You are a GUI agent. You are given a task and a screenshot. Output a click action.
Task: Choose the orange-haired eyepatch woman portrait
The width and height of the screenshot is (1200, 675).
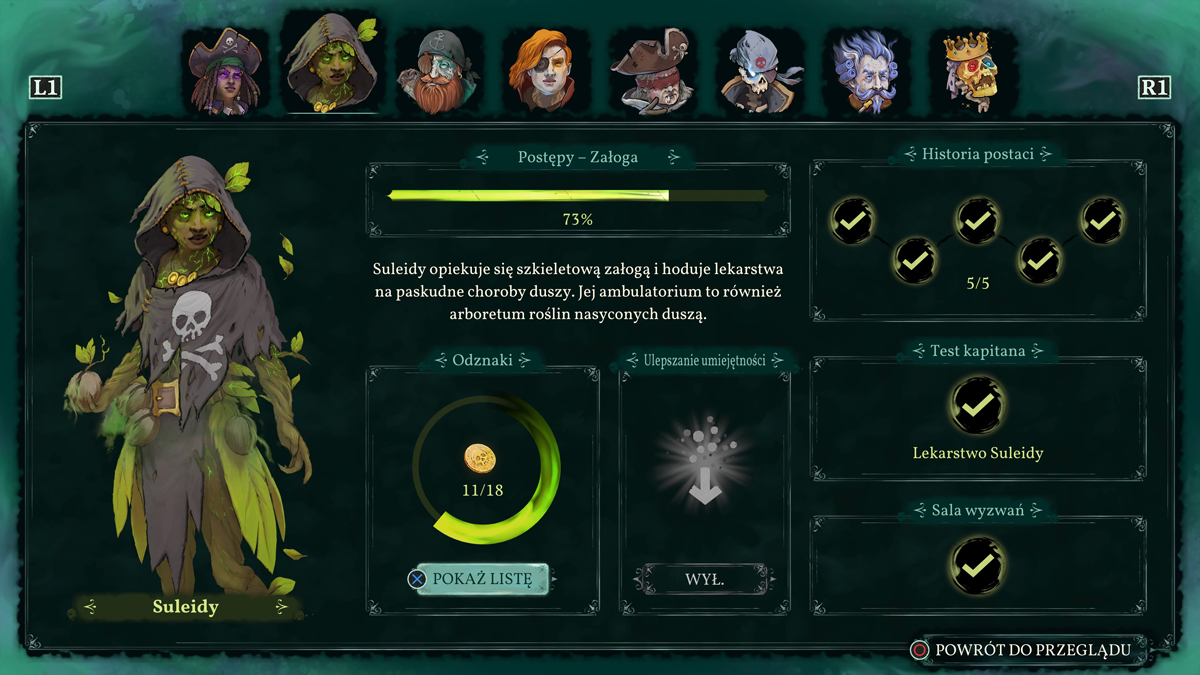546,72
